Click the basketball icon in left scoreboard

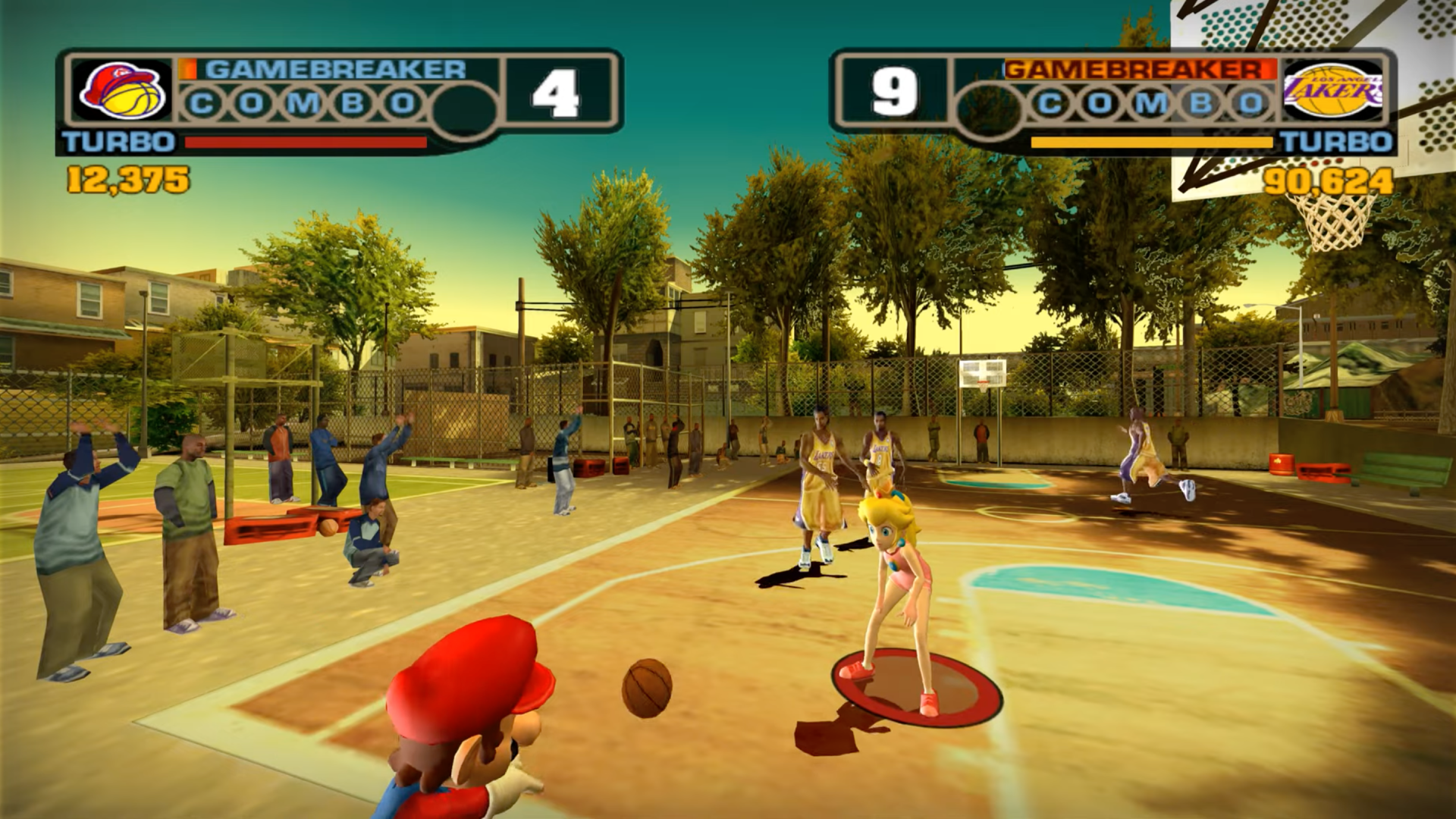[133, 99]
